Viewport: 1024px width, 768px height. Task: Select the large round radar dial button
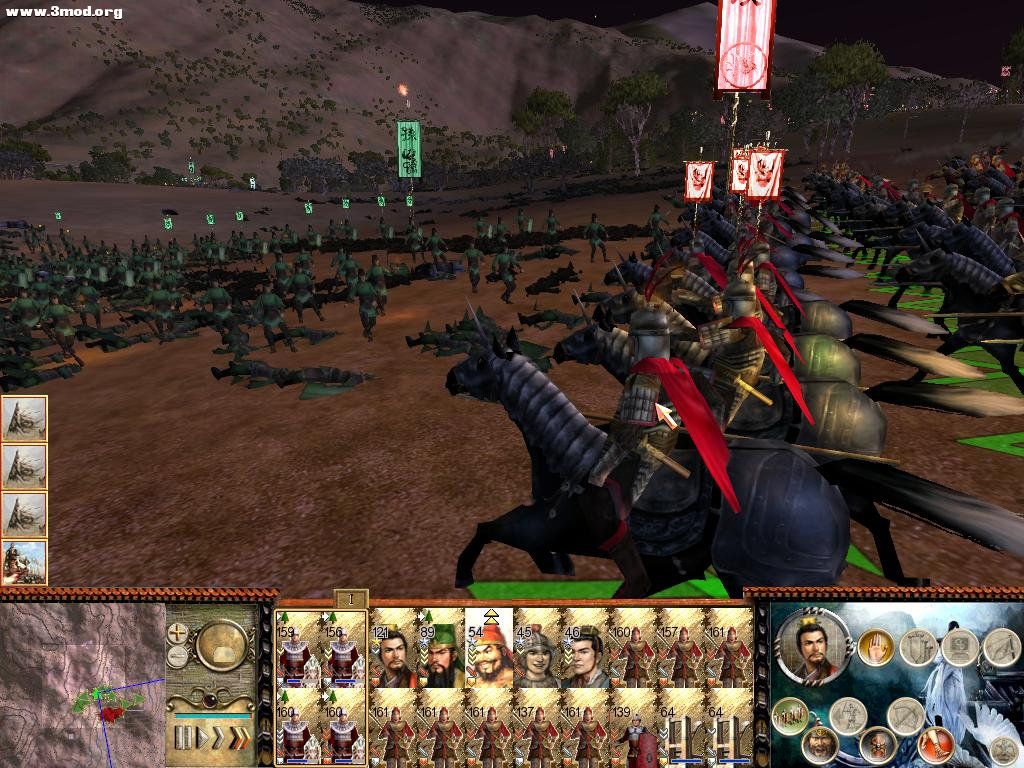(x=222, y=646)
